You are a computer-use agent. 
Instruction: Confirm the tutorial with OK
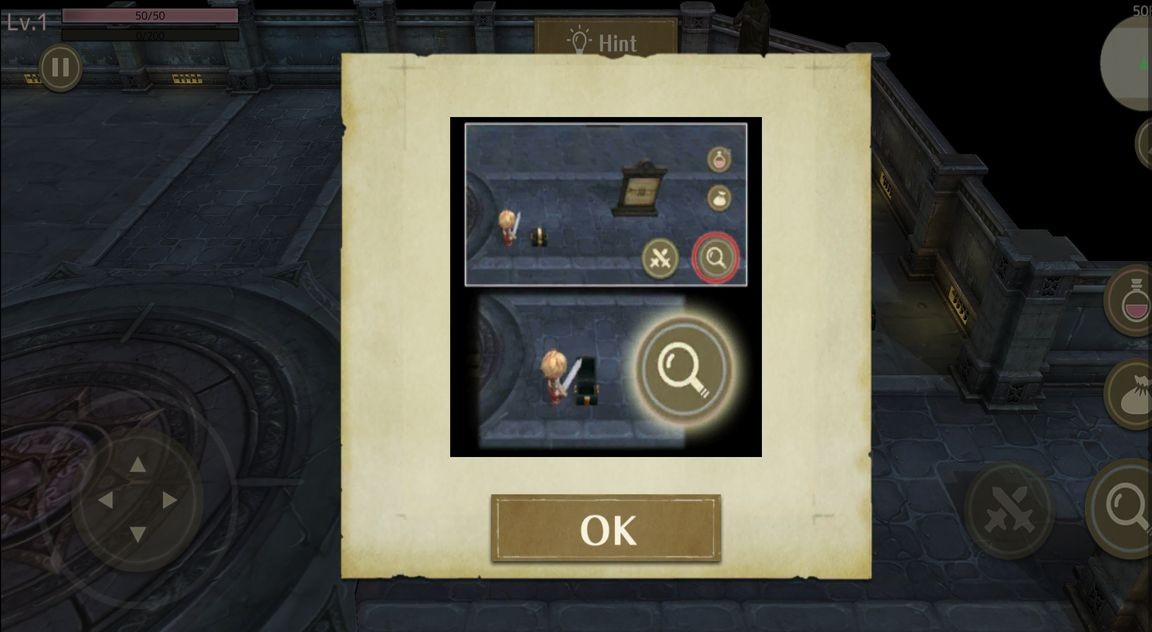pyautogui.click(x=605, y=529)
